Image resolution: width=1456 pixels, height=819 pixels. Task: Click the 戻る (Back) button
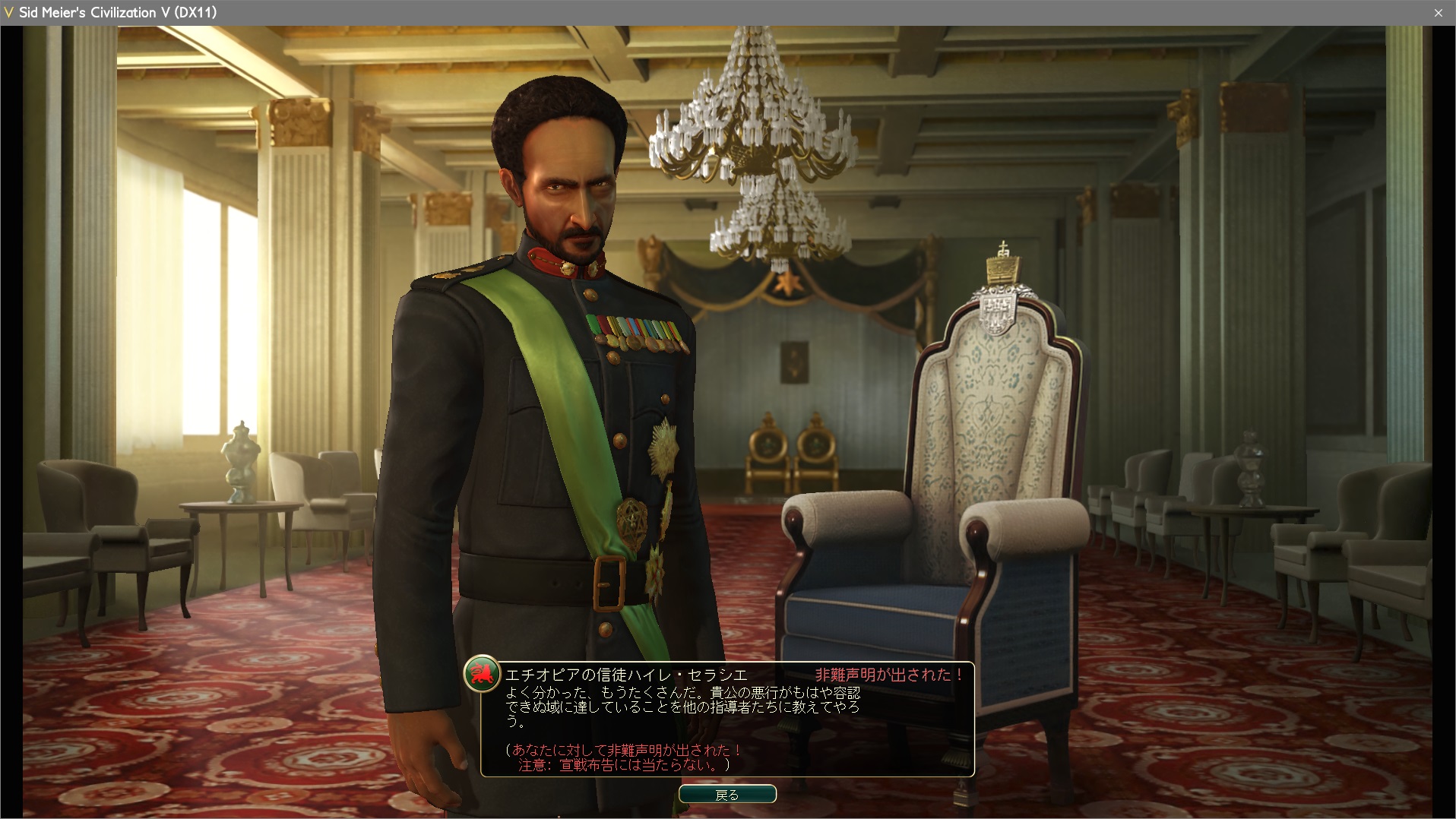(x=727, y=794)
